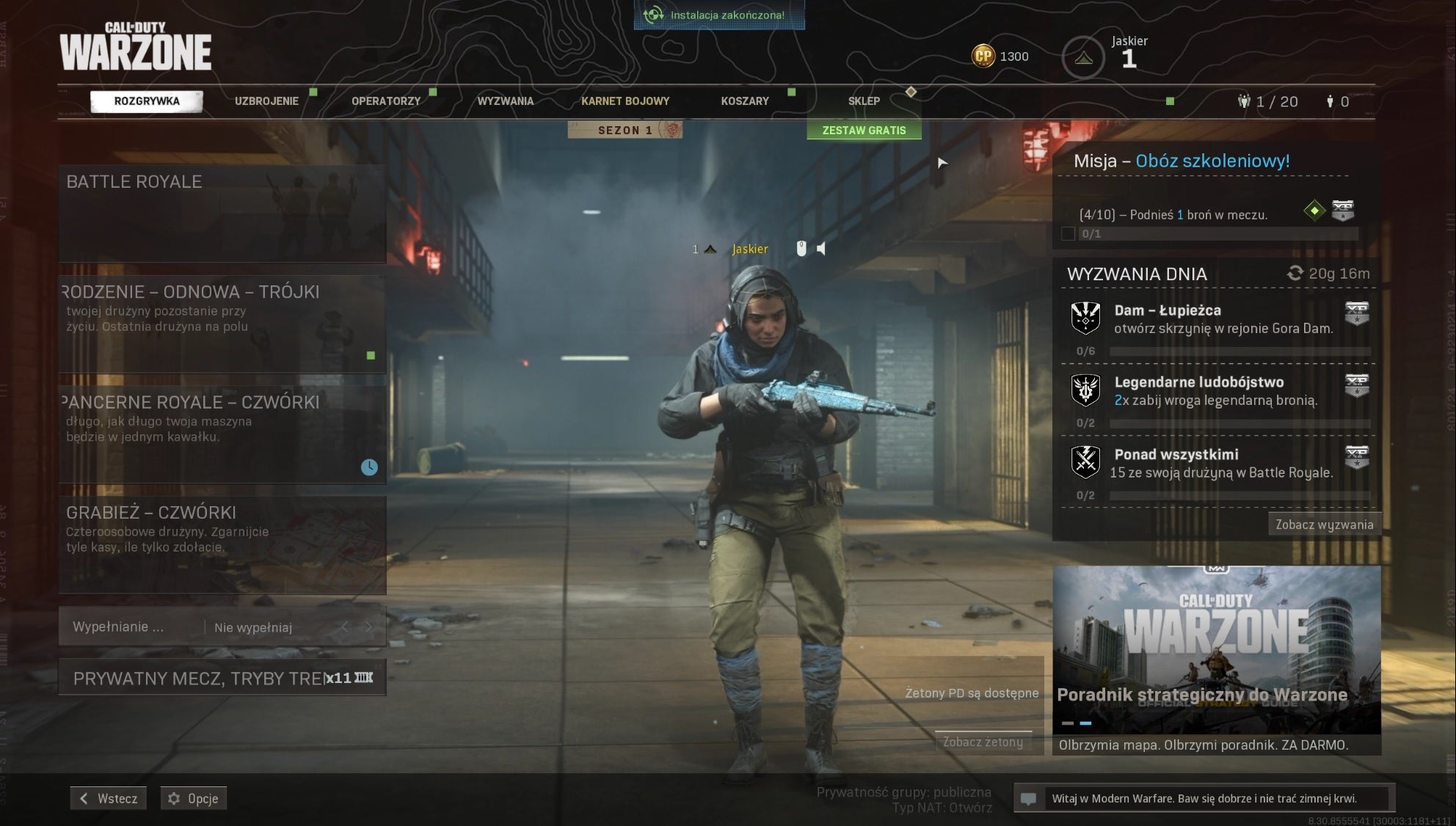Expand the Sezon 1 banner
Viewport: 1456px width, 826px height.
pos(626,130)
